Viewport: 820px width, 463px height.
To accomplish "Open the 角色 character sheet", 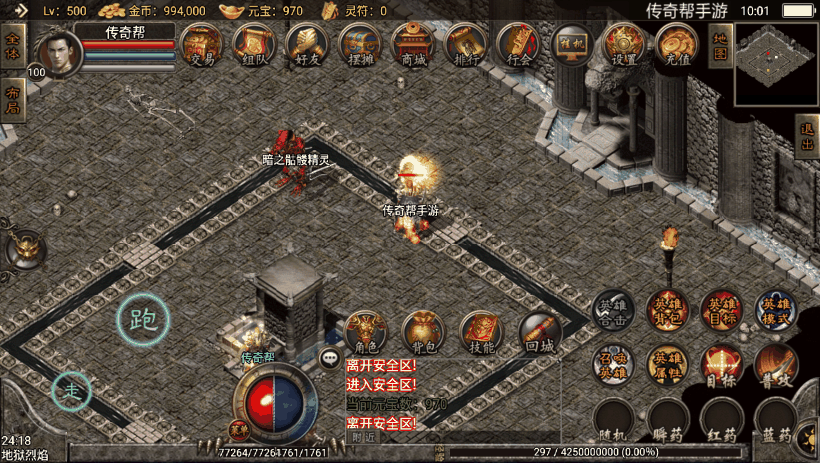I will [x=365, y=334].
